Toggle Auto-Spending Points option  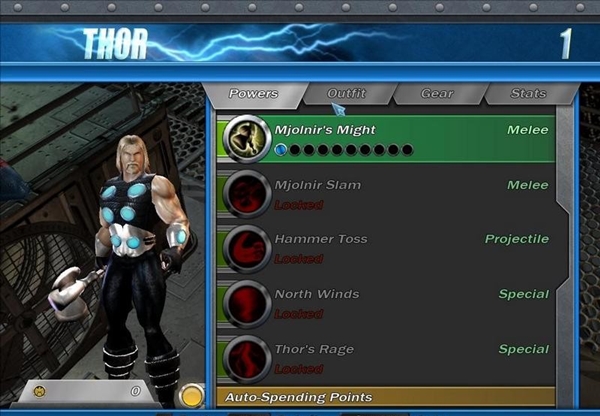pos(385,397)
